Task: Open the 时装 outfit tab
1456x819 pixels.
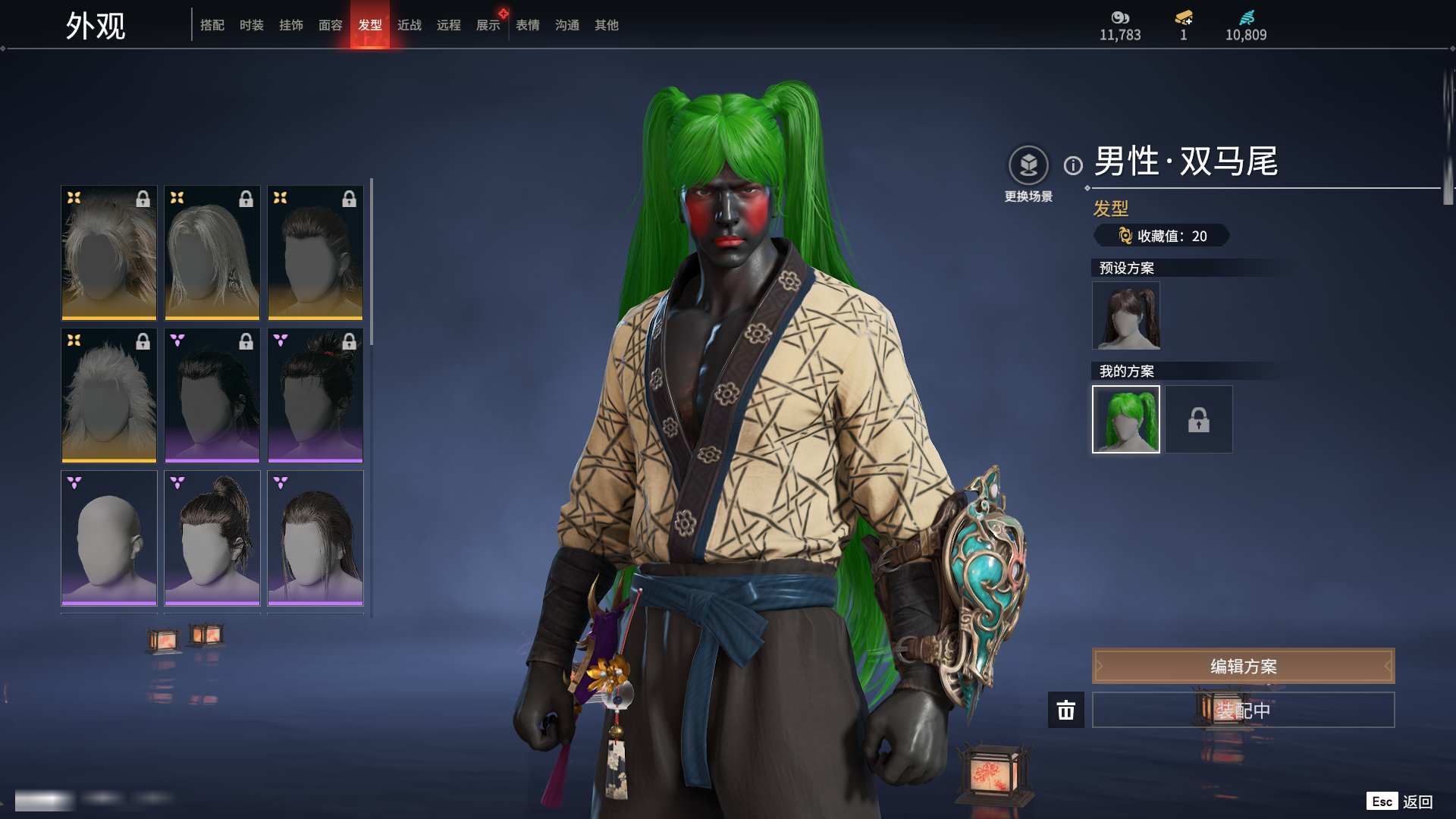Action: (252, 25)
